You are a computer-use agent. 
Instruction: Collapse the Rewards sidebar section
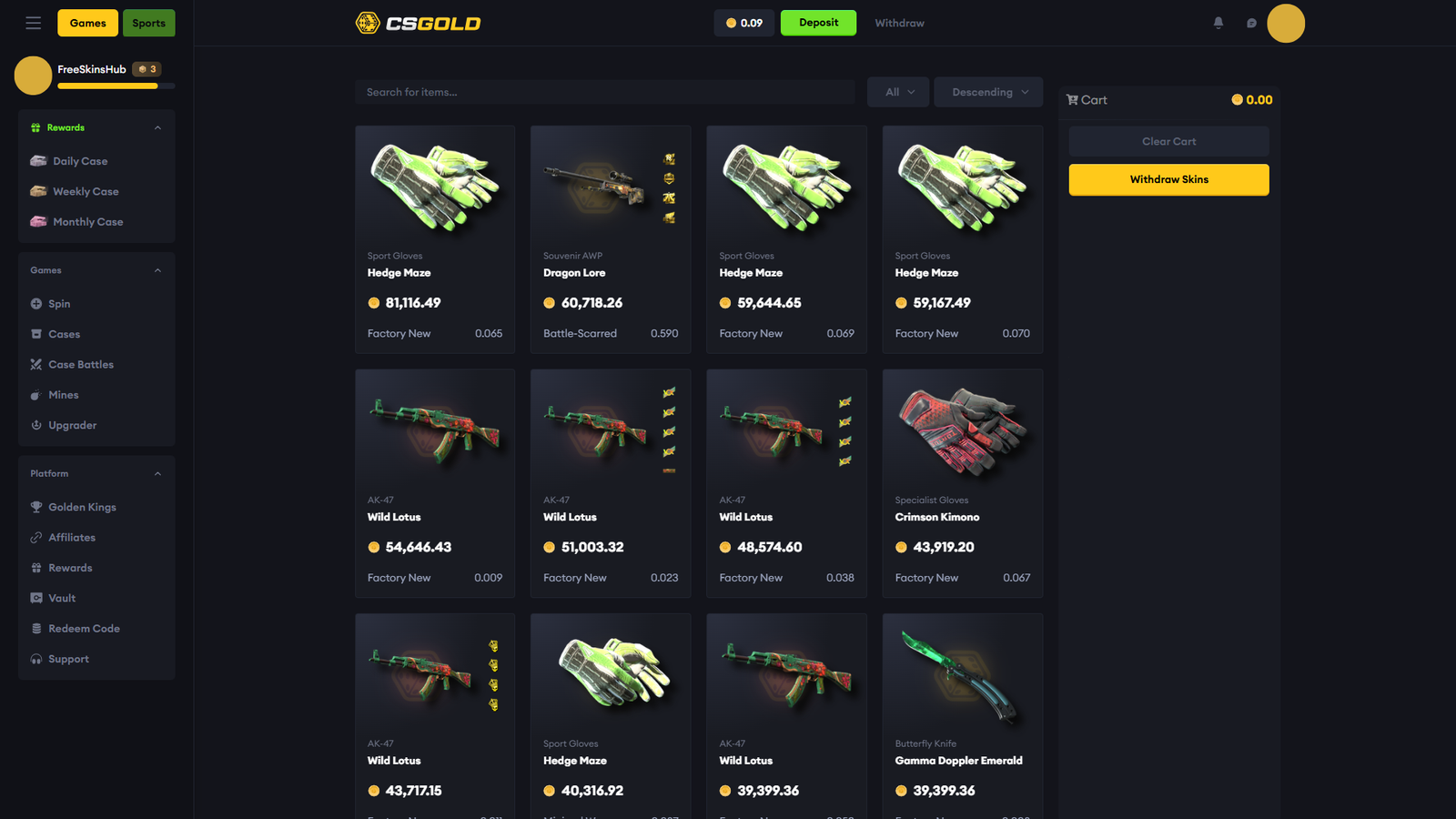point(157,127)
